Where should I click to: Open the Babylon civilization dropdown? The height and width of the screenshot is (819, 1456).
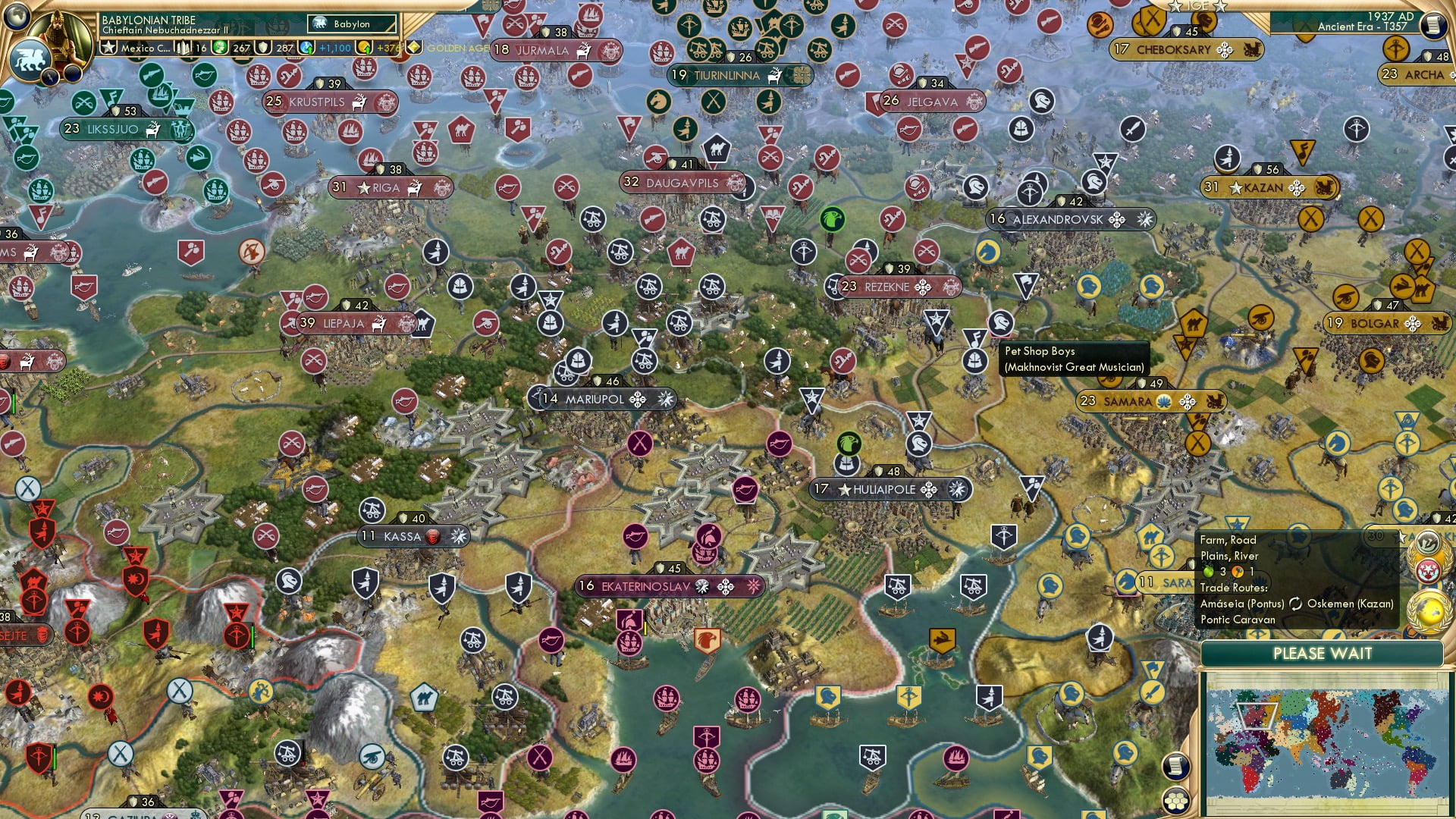point(353,24)
